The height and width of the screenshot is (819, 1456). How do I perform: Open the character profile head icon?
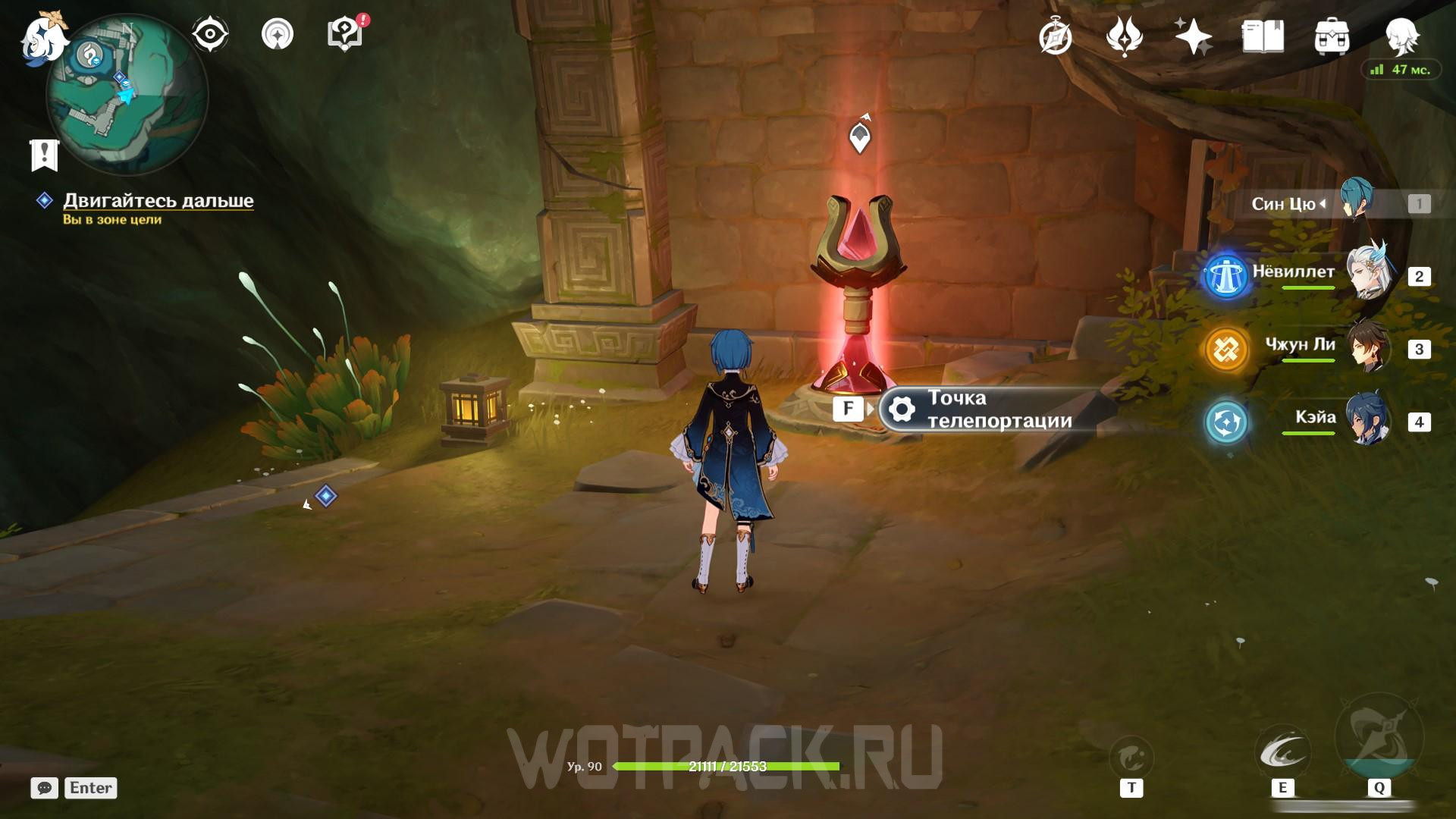coord(1402,35)
